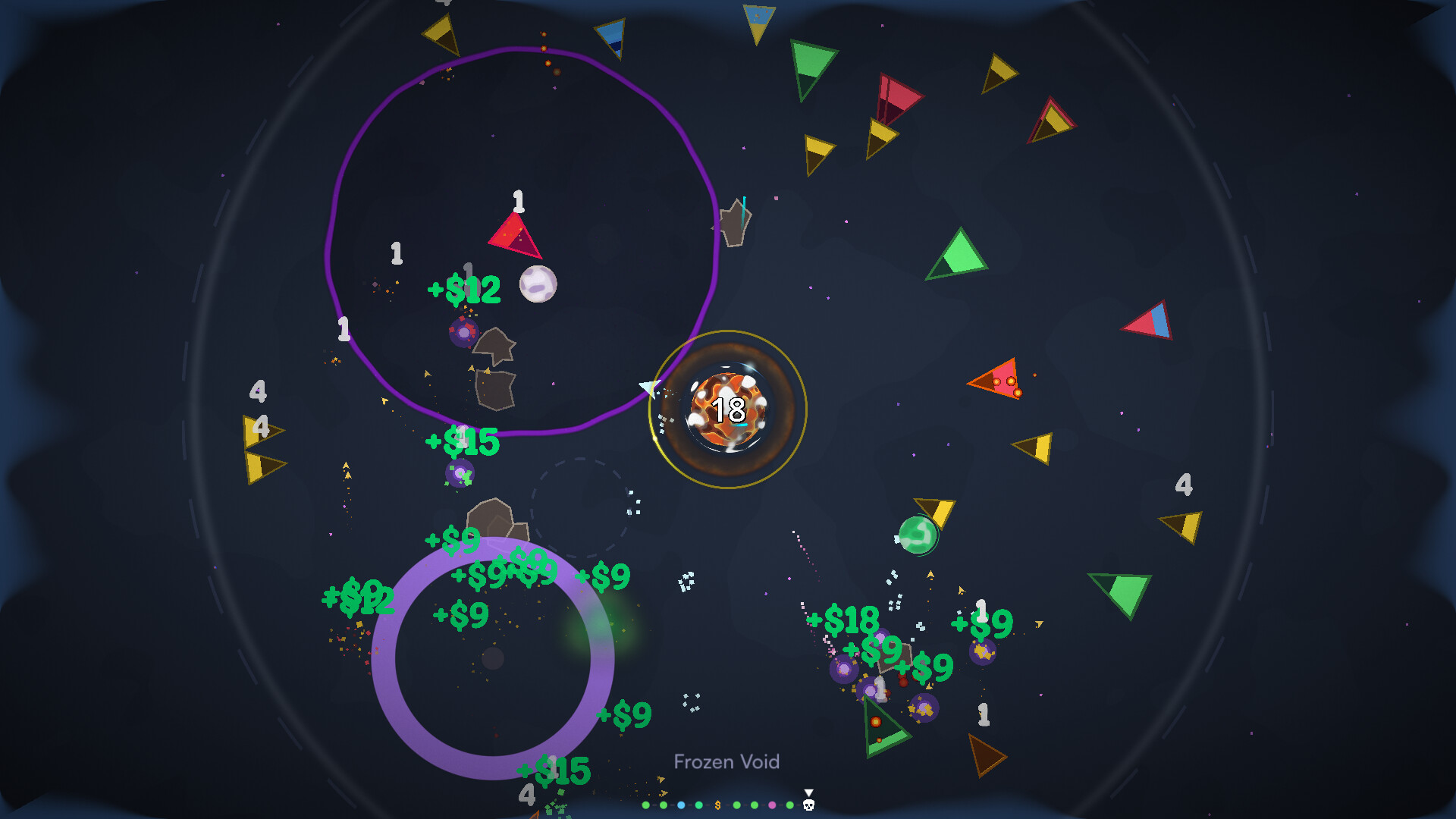The image size is (1456, 819).
Task: Click the first green dot on the wave progress bar
Action: tap(645, 805)
